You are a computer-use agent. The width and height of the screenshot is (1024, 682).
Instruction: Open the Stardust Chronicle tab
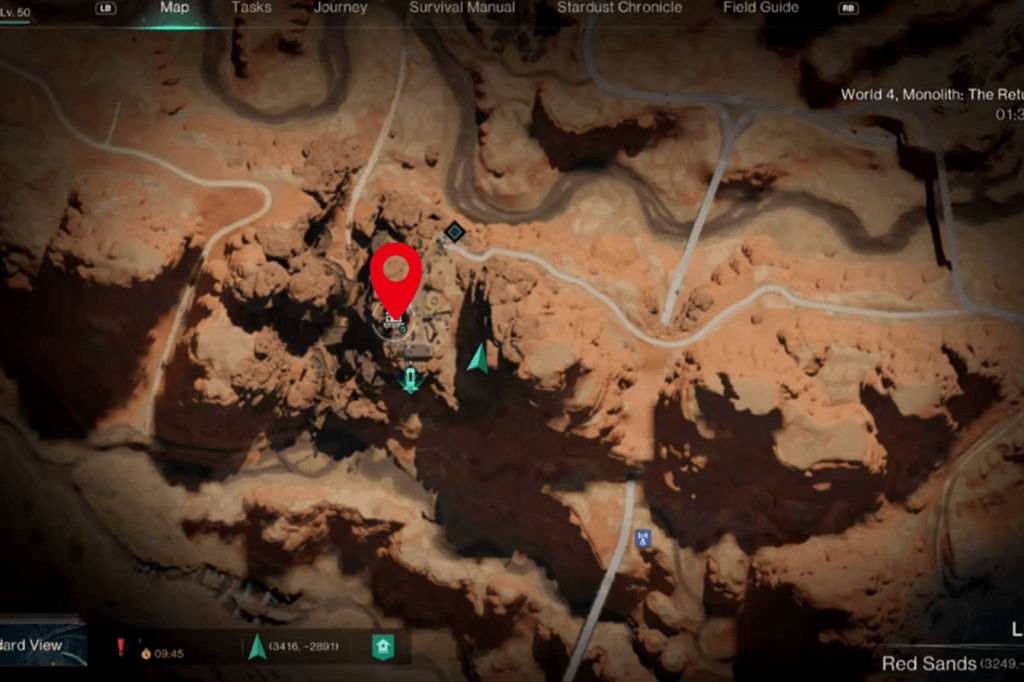(619, 8)
